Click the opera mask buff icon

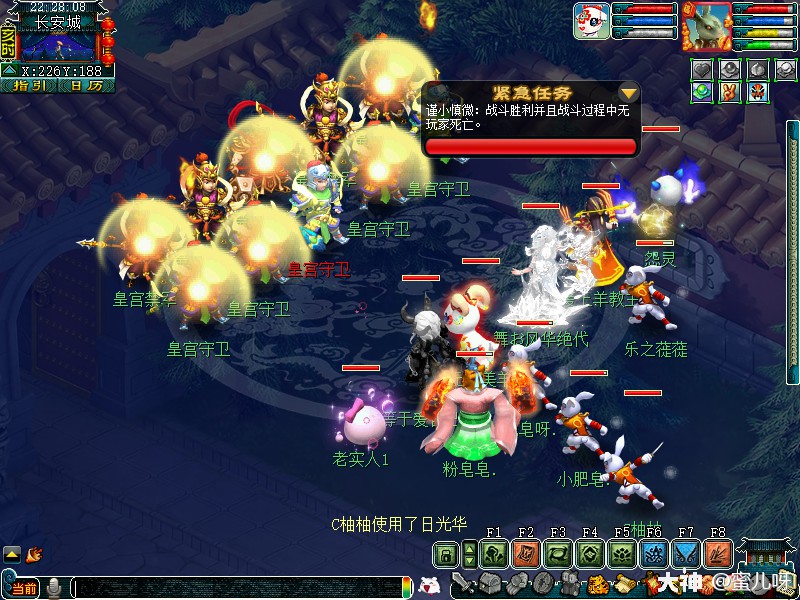(757, 91)
